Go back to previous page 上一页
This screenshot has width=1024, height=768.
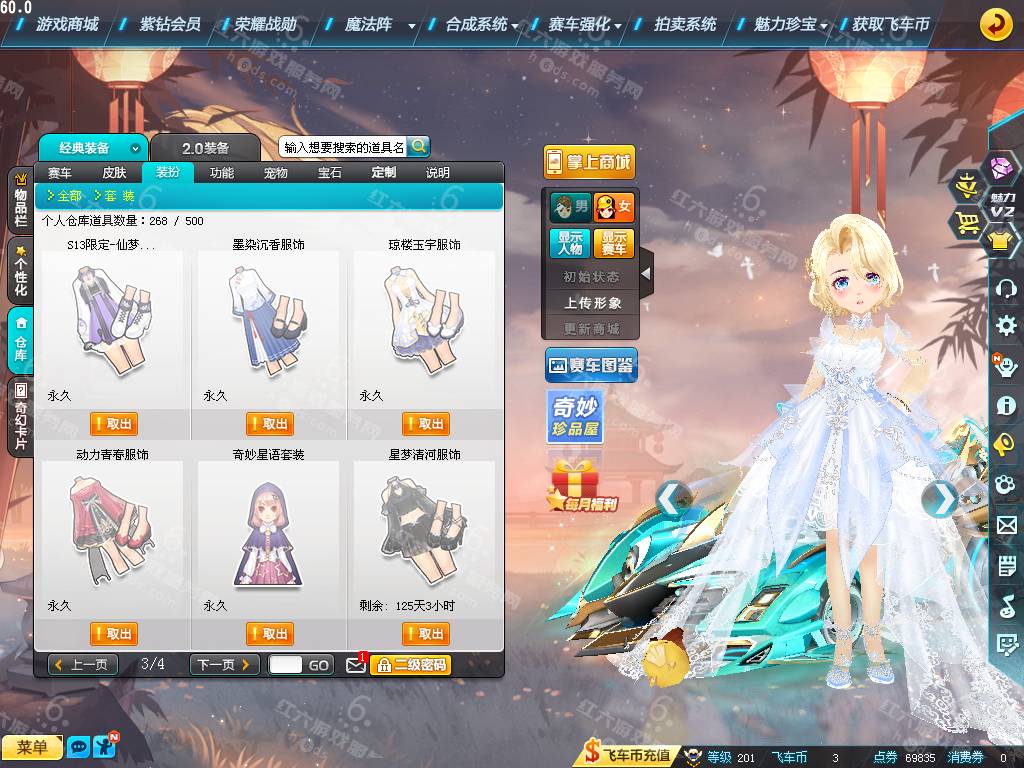83,665
